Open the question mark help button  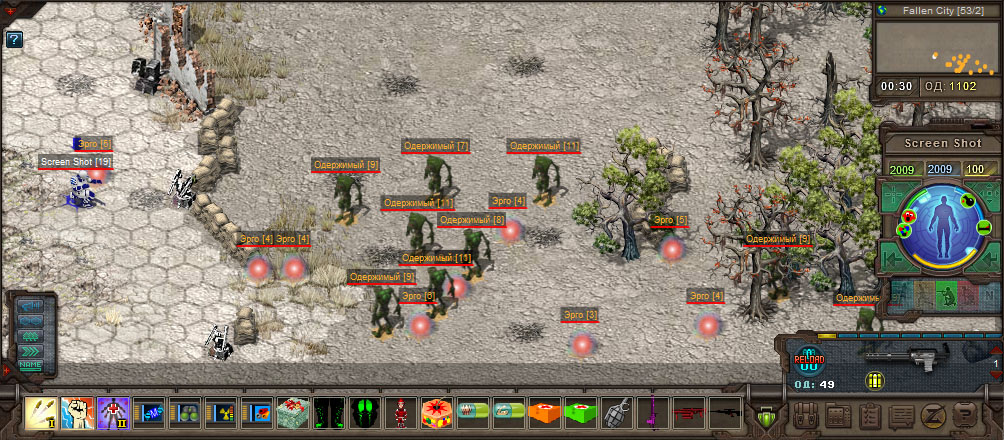click(14, 41)
